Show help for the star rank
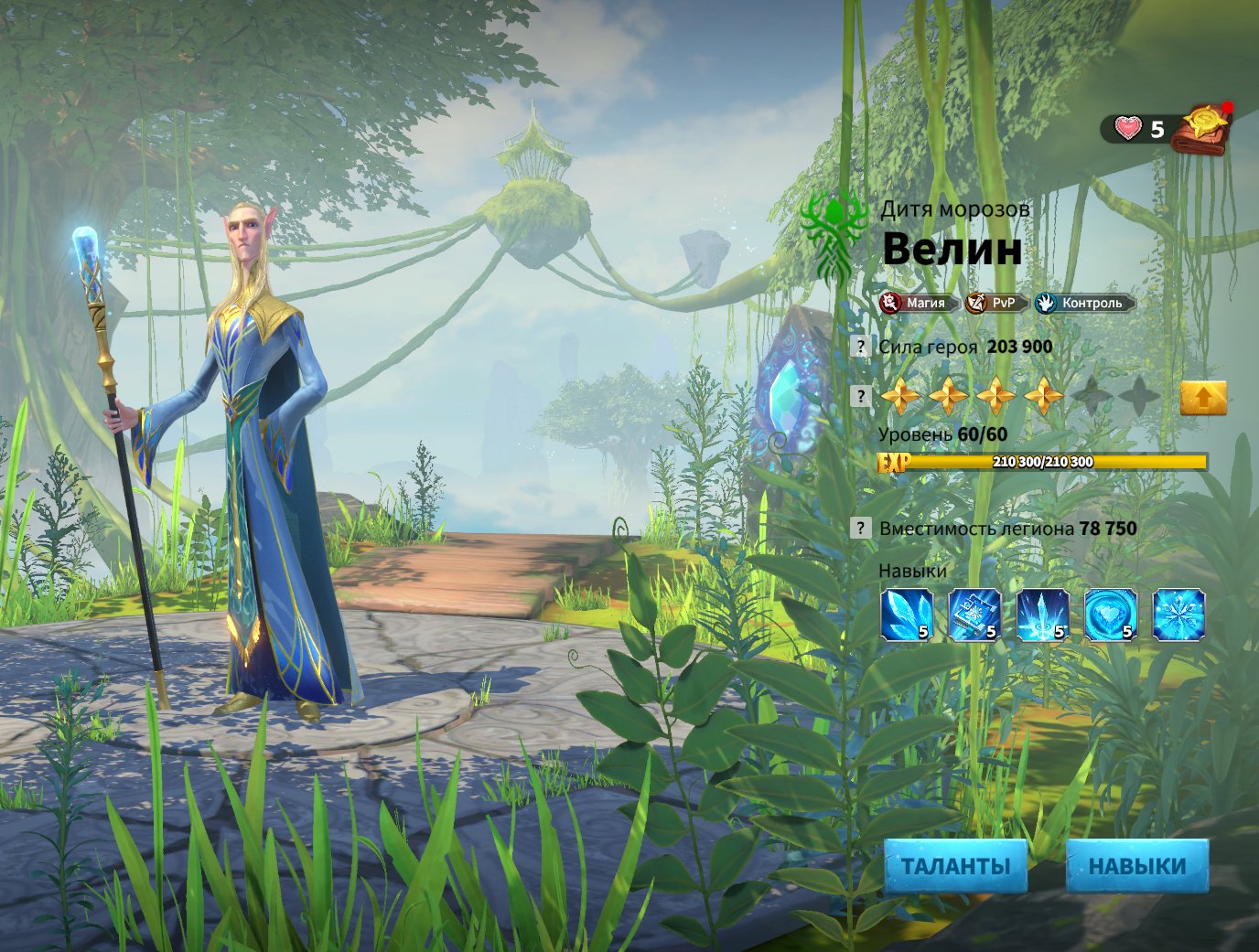The image size is (1259, 952). pos(860,396)
